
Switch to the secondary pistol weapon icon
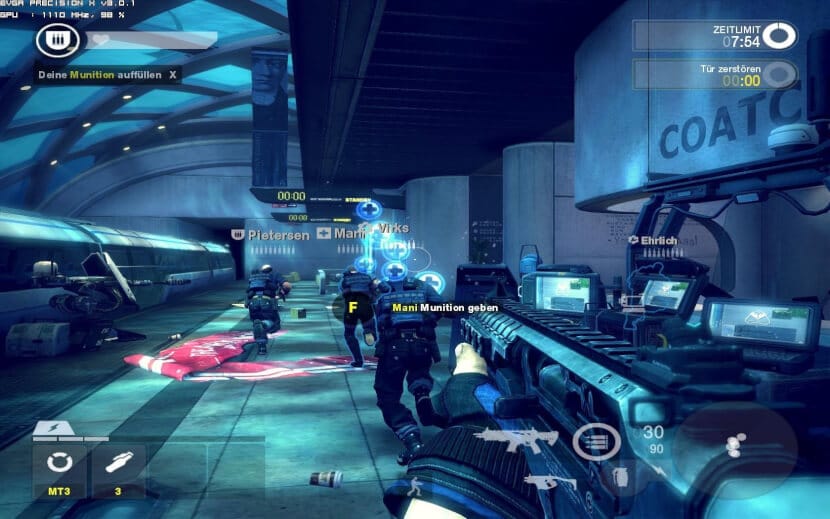(x=540, y=483)
